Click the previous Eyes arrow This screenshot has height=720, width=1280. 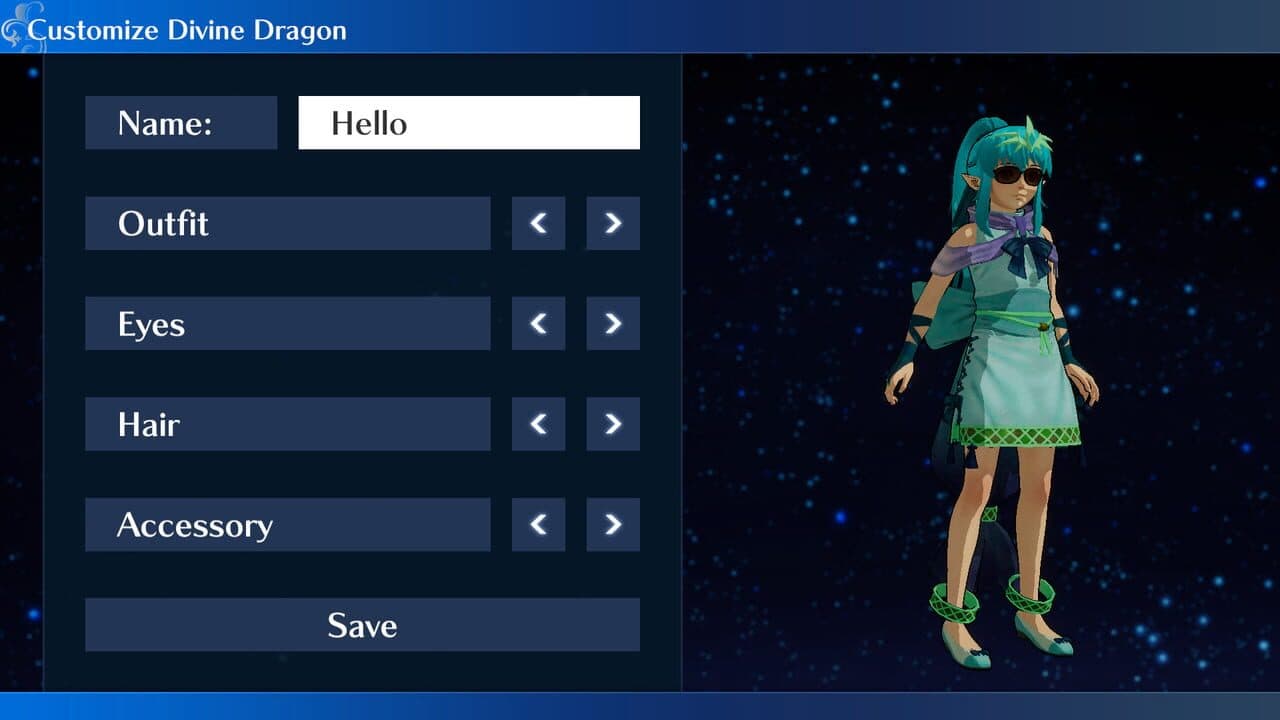click(537, 323)
